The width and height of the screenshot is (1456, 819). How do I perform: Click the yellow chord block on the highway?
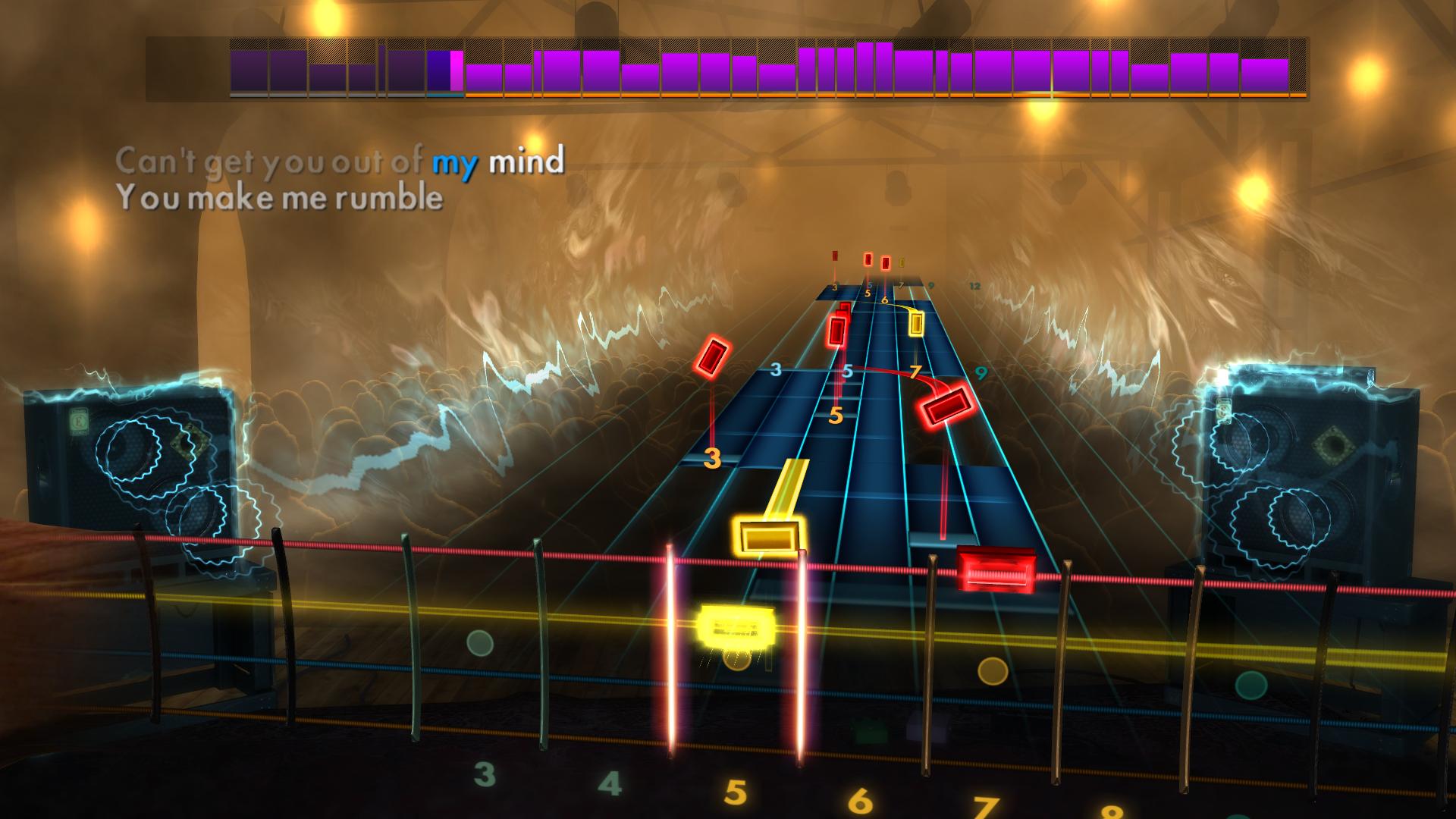767,535
